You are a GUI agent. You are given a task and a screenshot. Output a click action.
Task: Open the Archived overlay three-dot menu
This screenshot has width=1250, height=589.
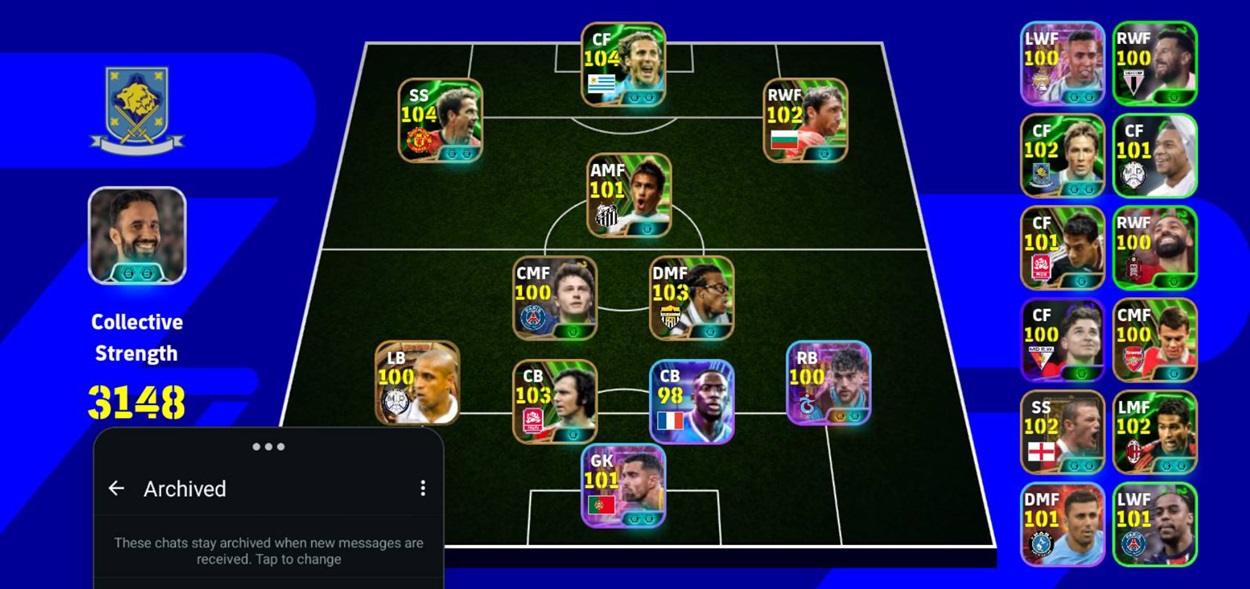423,488
